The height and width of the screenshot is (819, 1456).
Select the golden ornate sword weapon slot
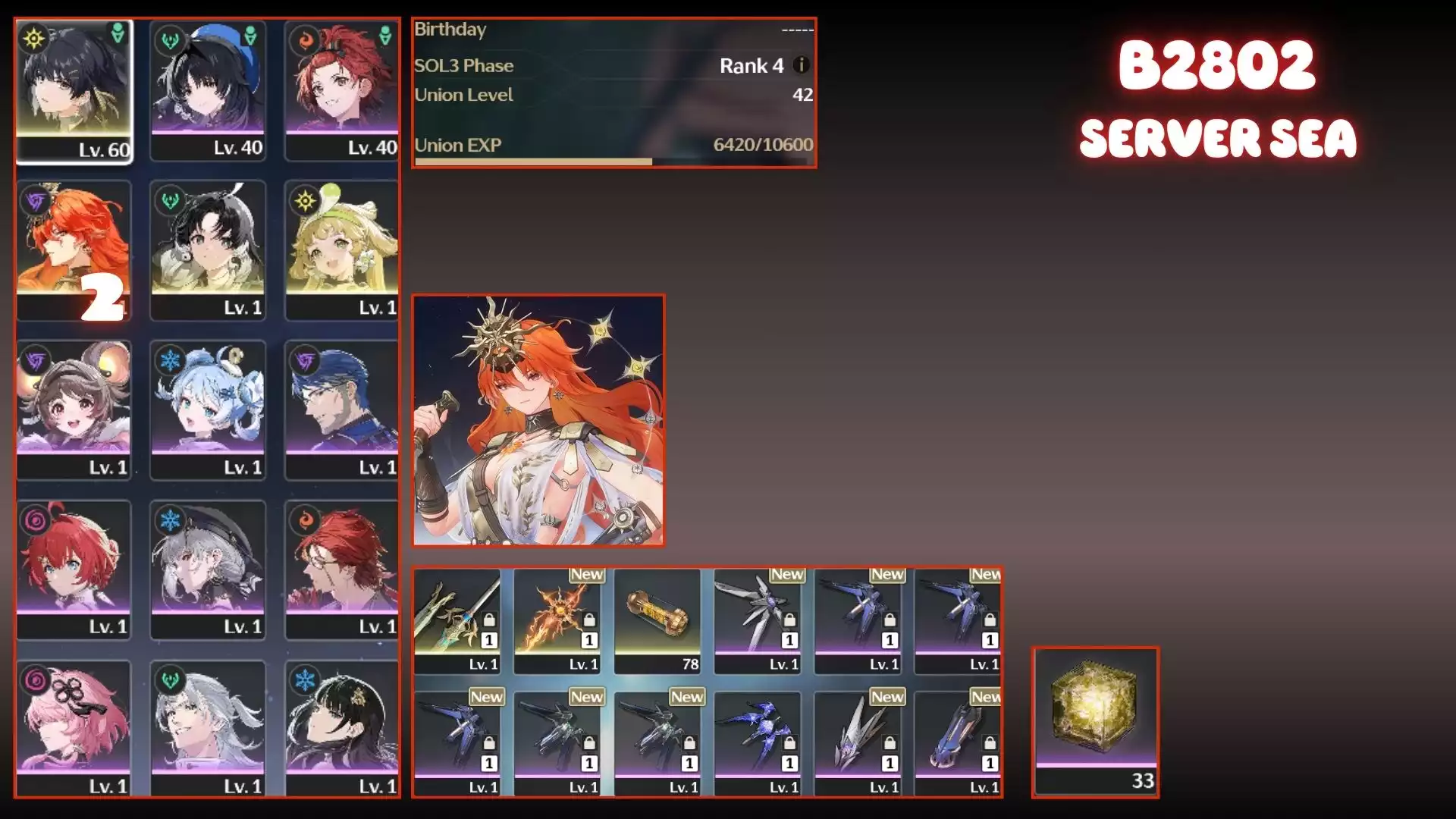click(457, 620)
